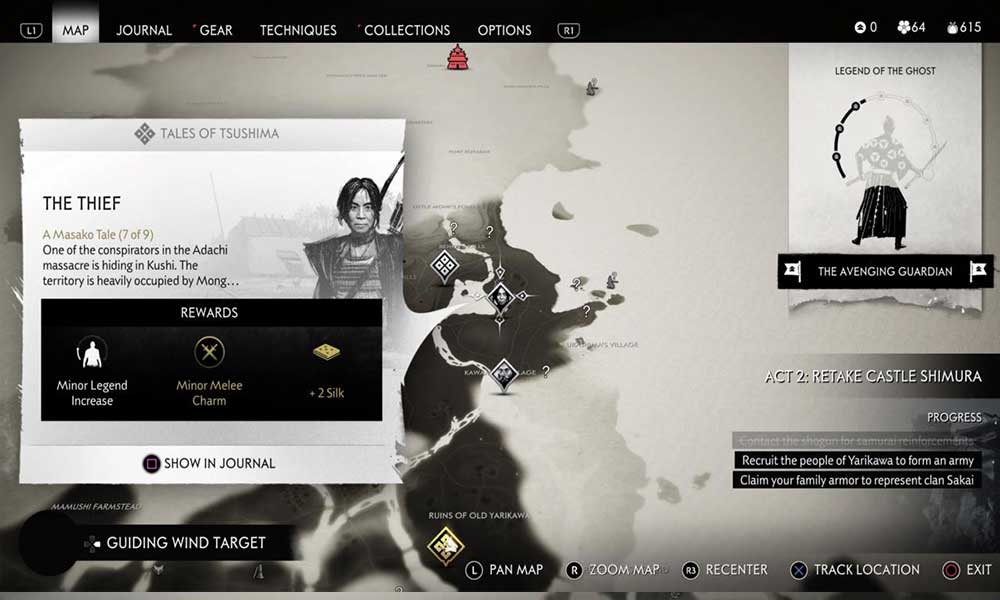Click the Minor Legend Increase reward icon
The height and width of the screenshot is (600, 1000).
(92, 352)
